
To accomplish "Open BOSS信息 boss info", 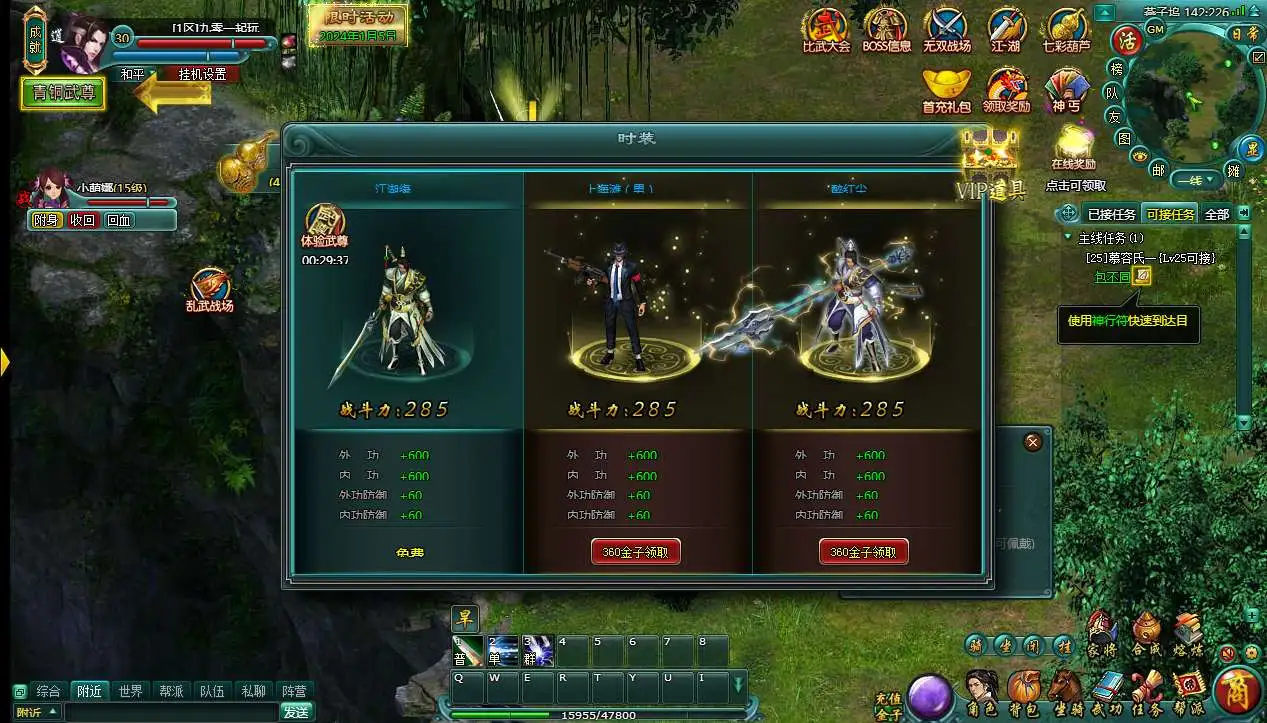I will pyautogui.click(x=886, y=30).
